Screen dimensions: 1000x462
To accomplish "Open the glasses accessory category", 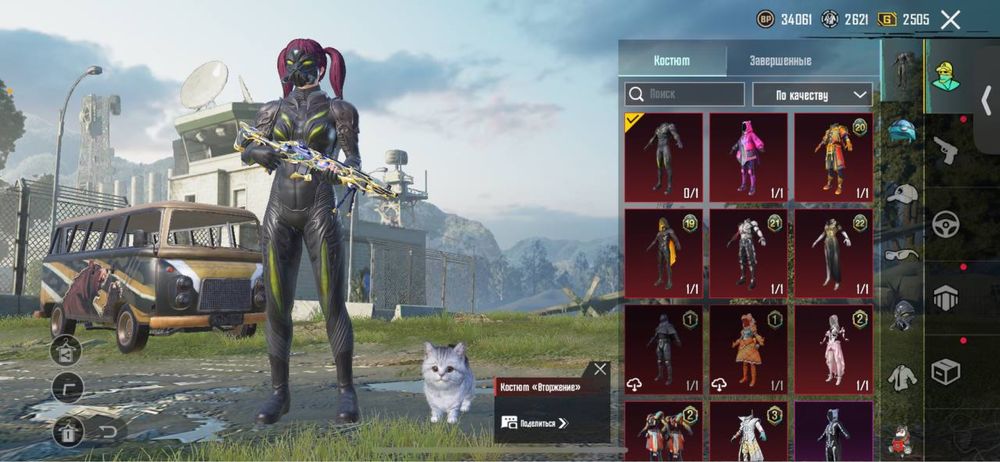I will point(902,254).
